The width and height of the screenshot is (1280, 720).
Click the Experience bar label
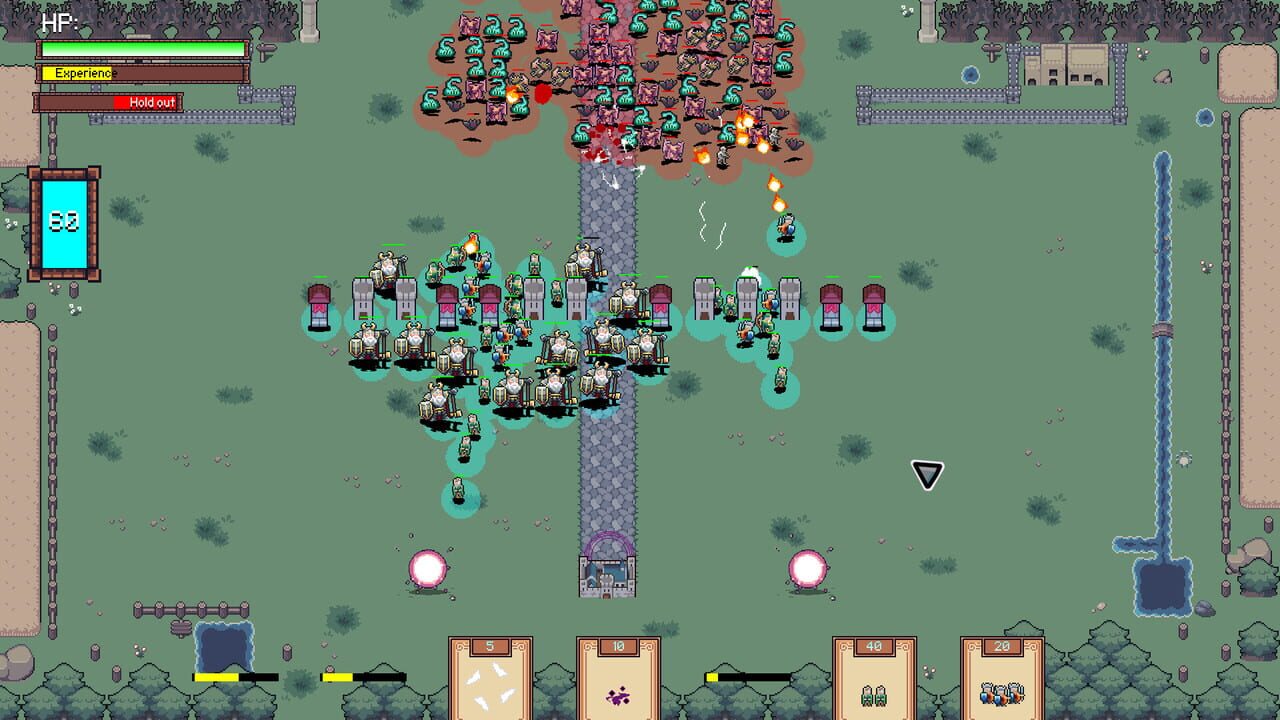click(x=84, y=73)
